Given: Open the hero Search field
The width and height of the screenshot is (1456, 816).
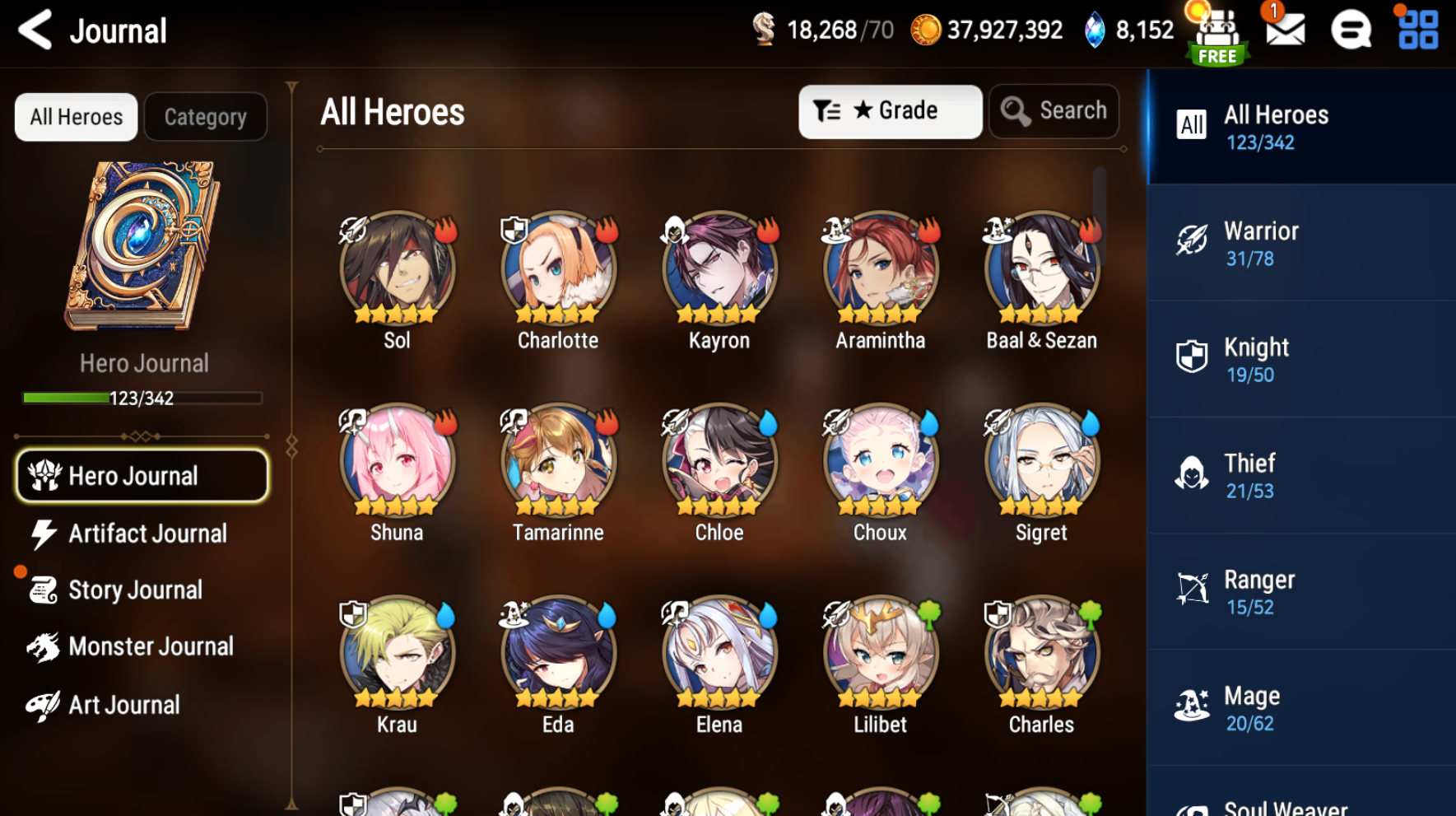Looking at the screenshot, I should point(1054,111).
